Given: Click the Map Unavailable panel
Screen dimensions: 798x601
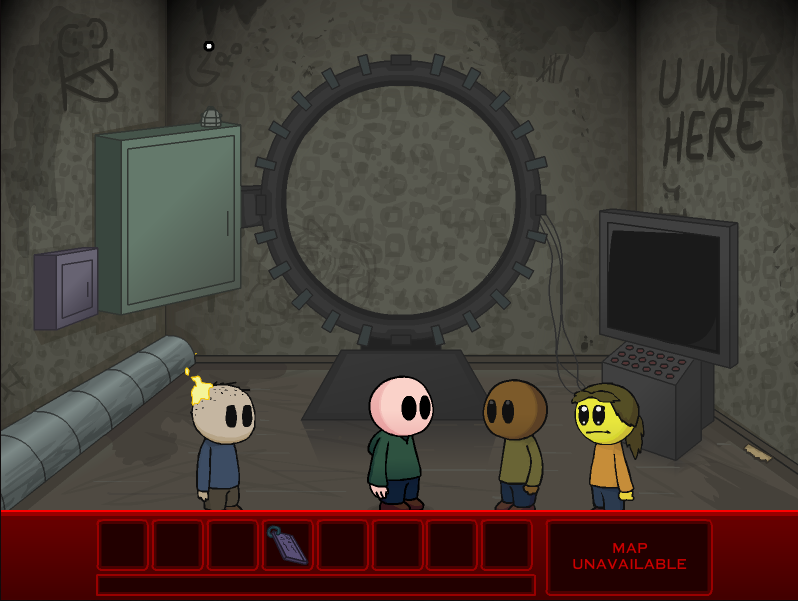Looking at the screenshot, I should click(x=629, y=556).
